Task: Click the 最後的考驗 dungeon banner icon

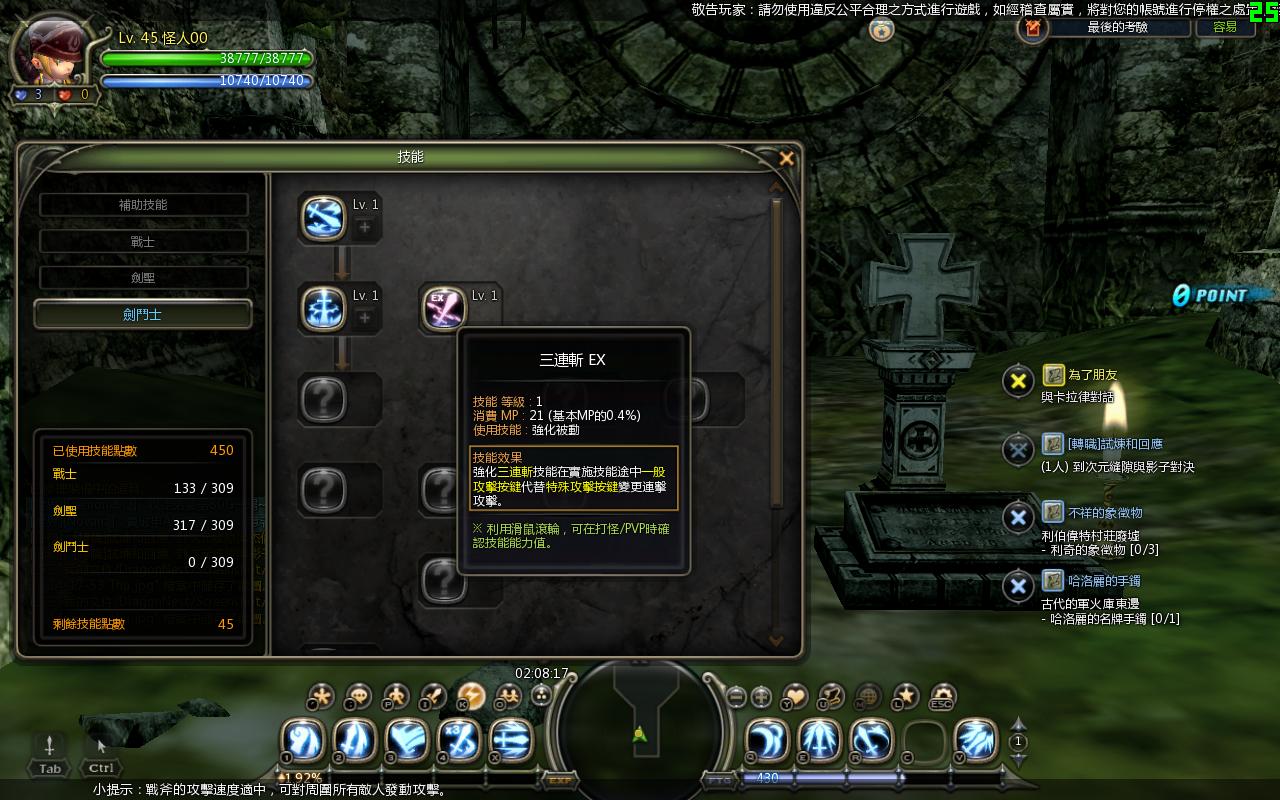Action: [x=1033, y=28]
